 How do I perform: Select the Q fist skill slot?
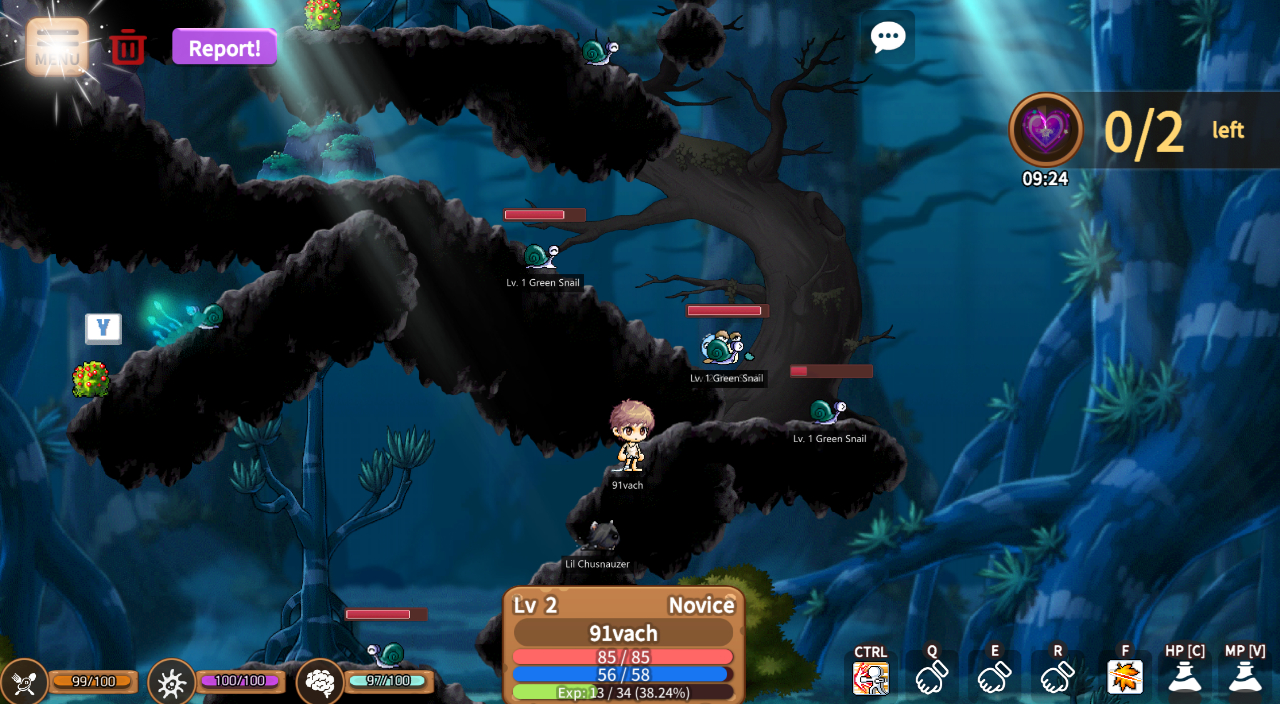[932, 677]
